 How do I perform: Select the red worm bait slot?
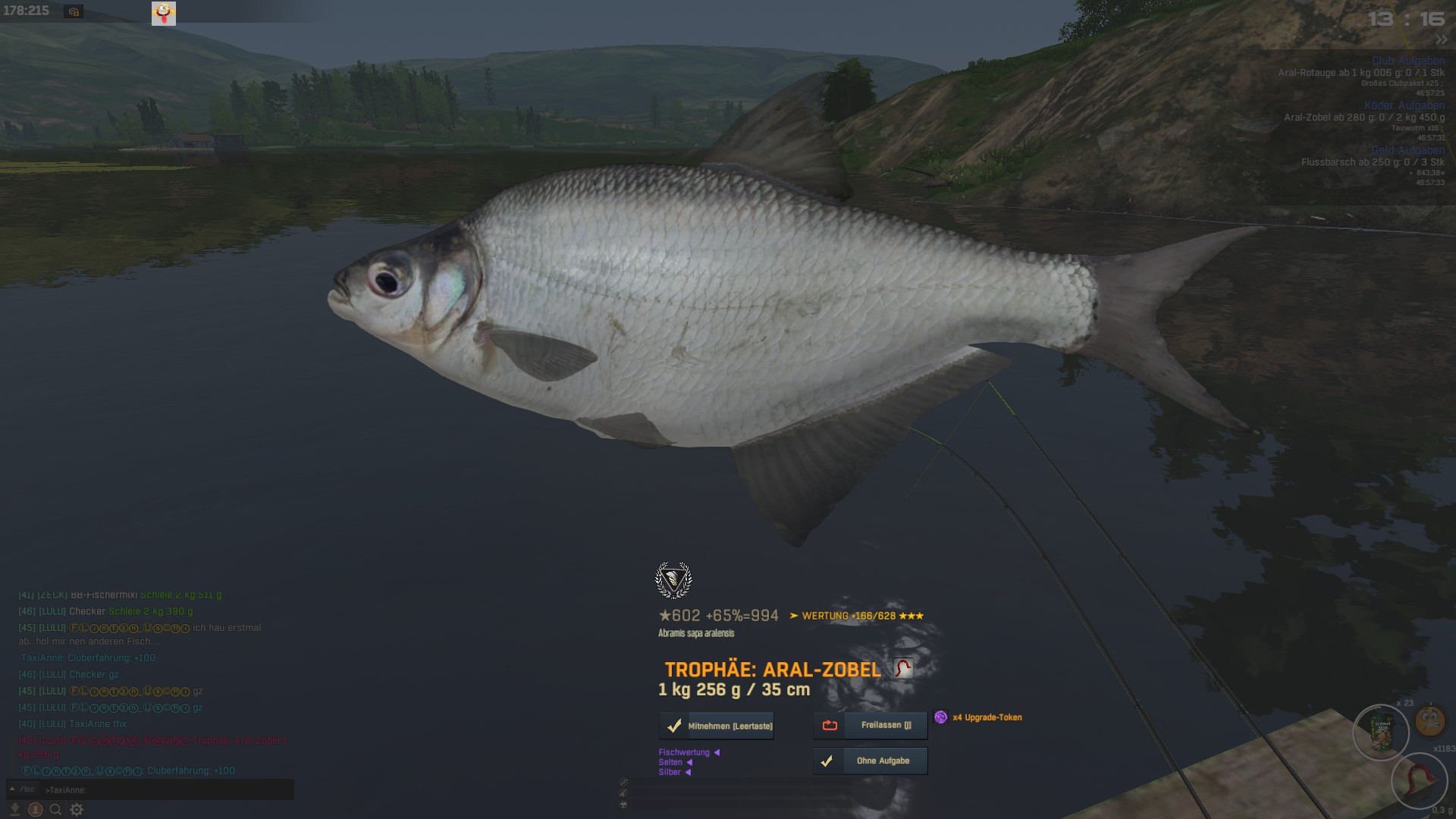[x=1419, y=781]
